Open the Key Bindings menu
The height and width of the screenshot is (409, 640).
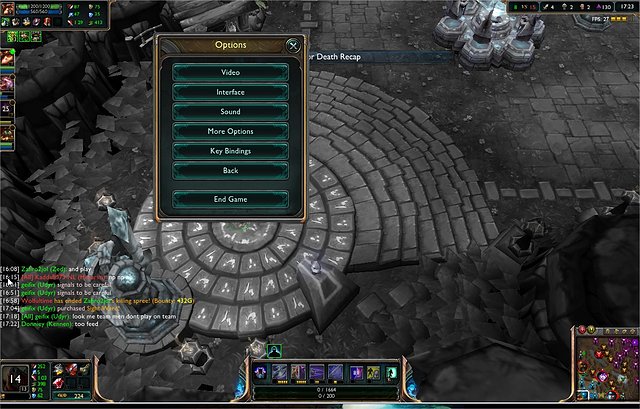pyautogui.click(x=230, y=151)
